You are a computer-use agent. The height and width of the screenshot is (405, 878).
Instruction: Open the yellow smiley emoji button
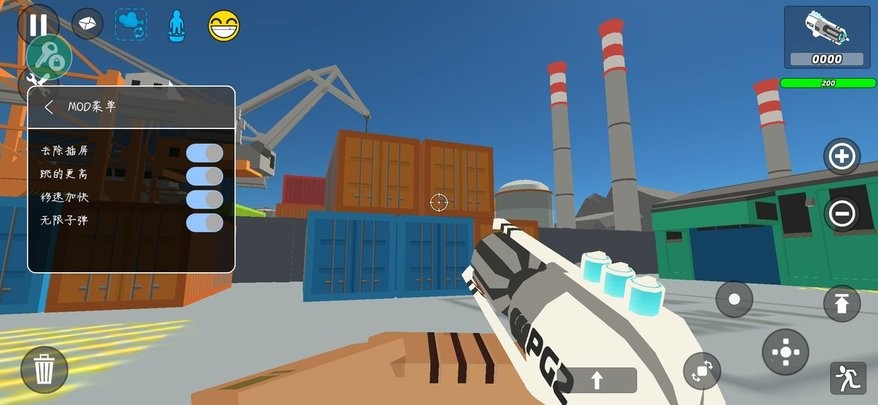(x=225, y=25)
